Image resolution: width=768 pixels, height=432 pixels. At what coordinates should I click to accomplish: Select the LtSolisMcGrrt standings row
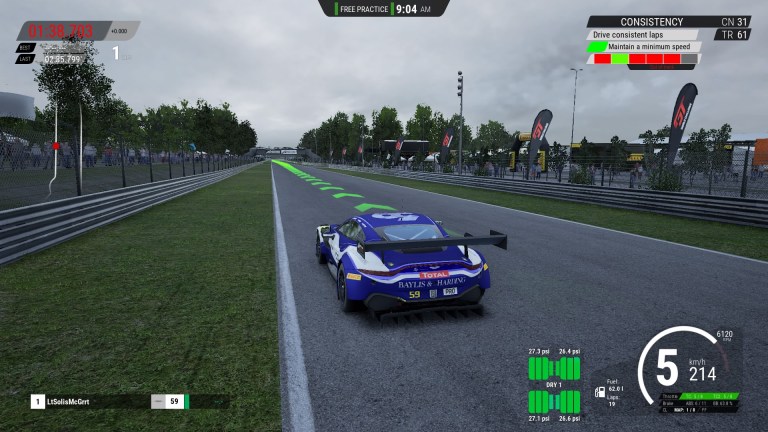point(110,401)
